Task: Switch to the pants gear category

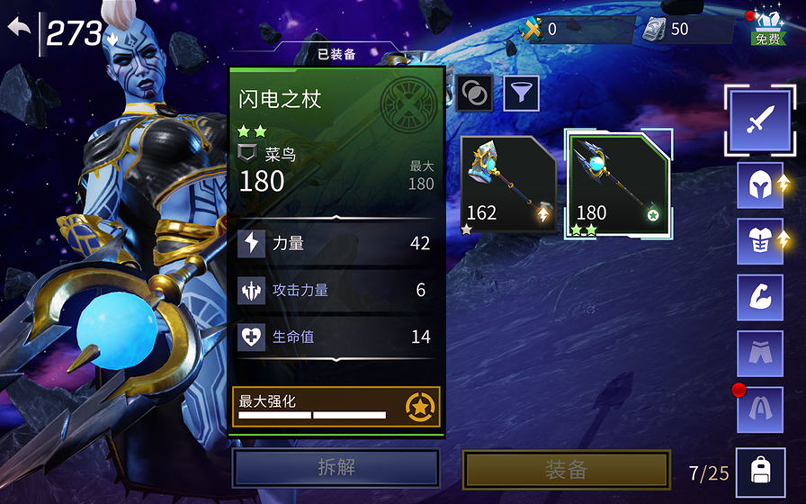Action: (x=759, y=353)
